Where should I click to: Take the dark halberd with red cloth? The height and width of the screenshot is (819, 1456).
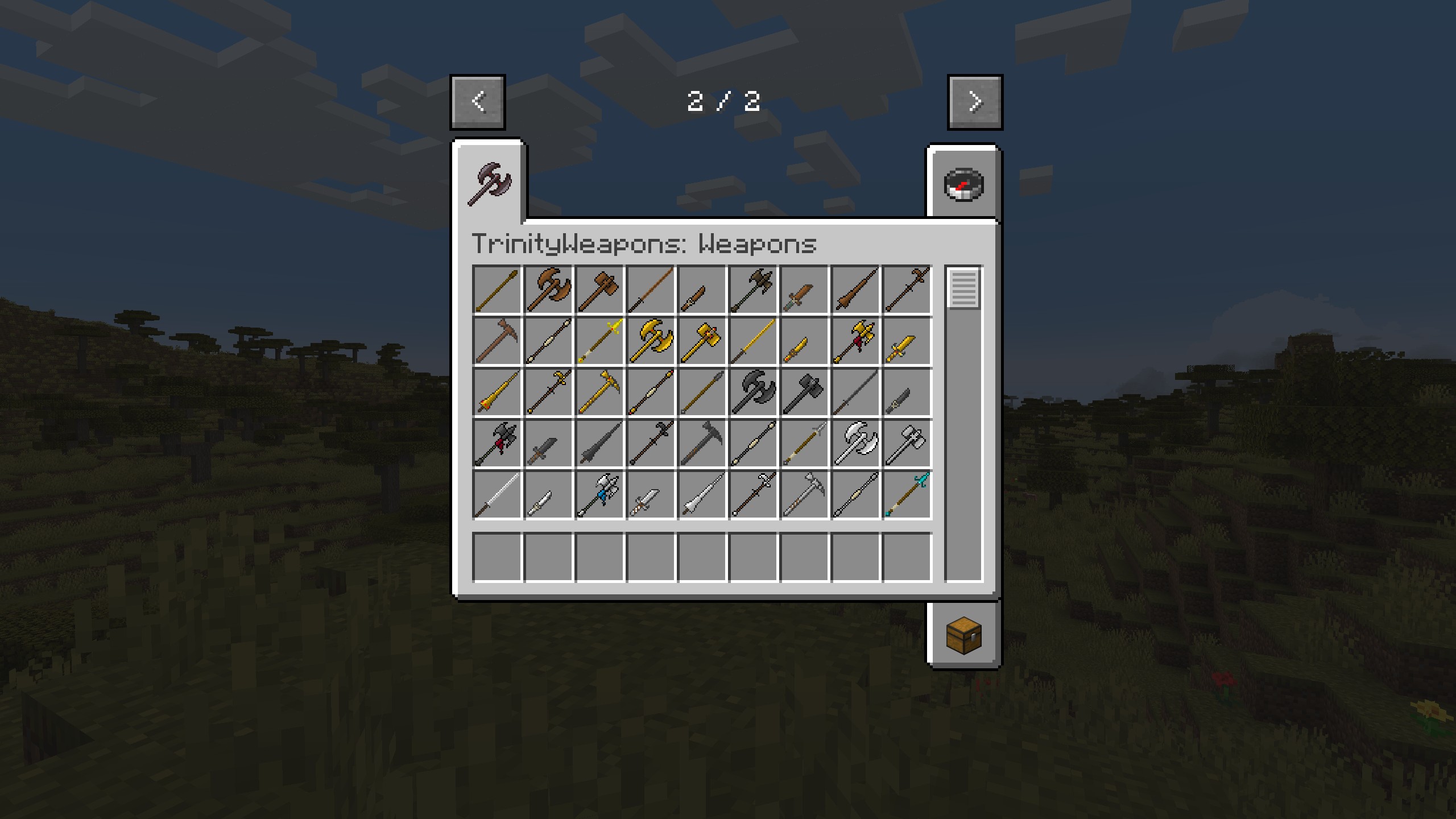497,443
